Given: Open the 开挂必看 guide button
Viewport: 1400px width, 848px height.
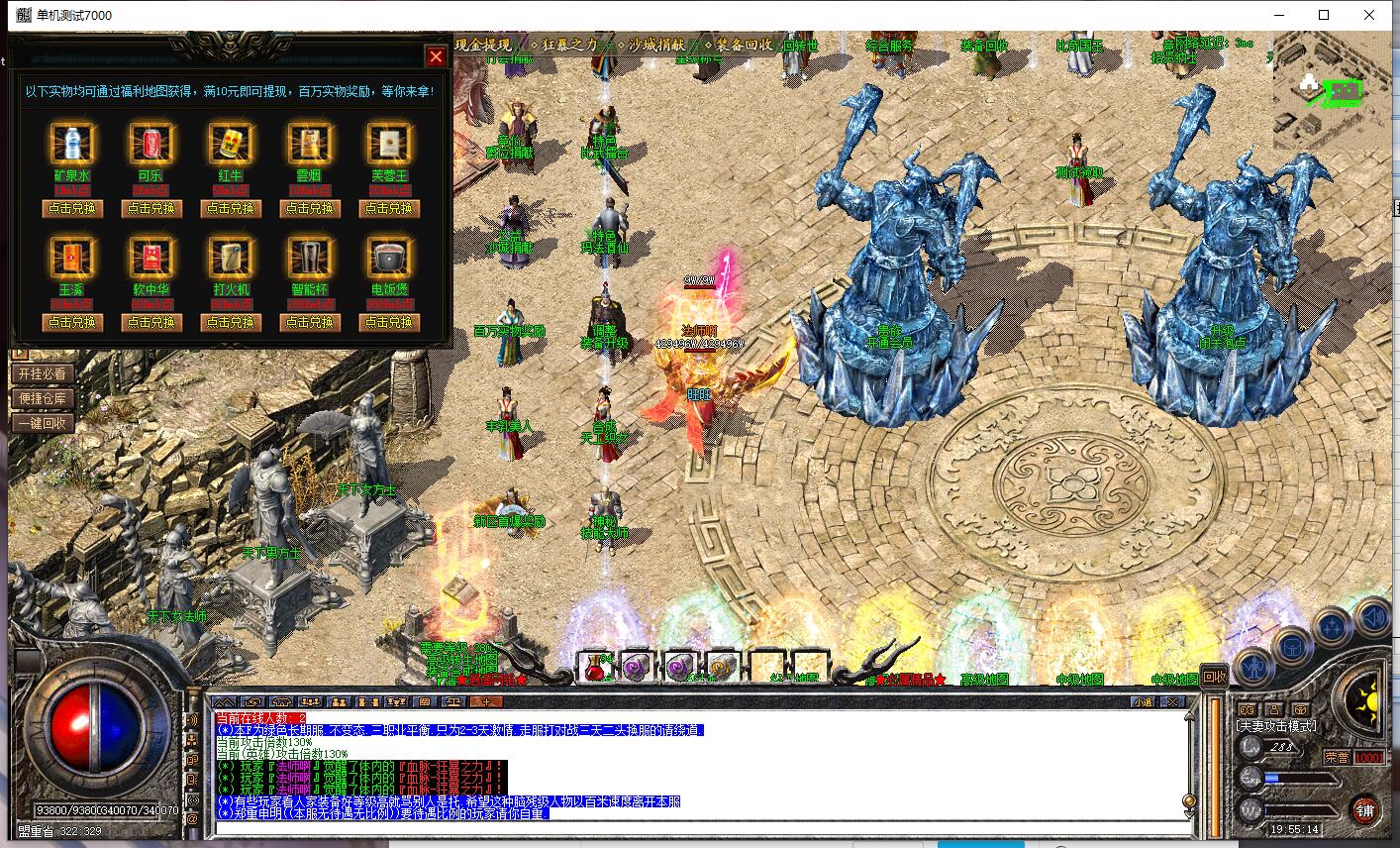Looking at the screenshot, I should [x=43, y=373].
